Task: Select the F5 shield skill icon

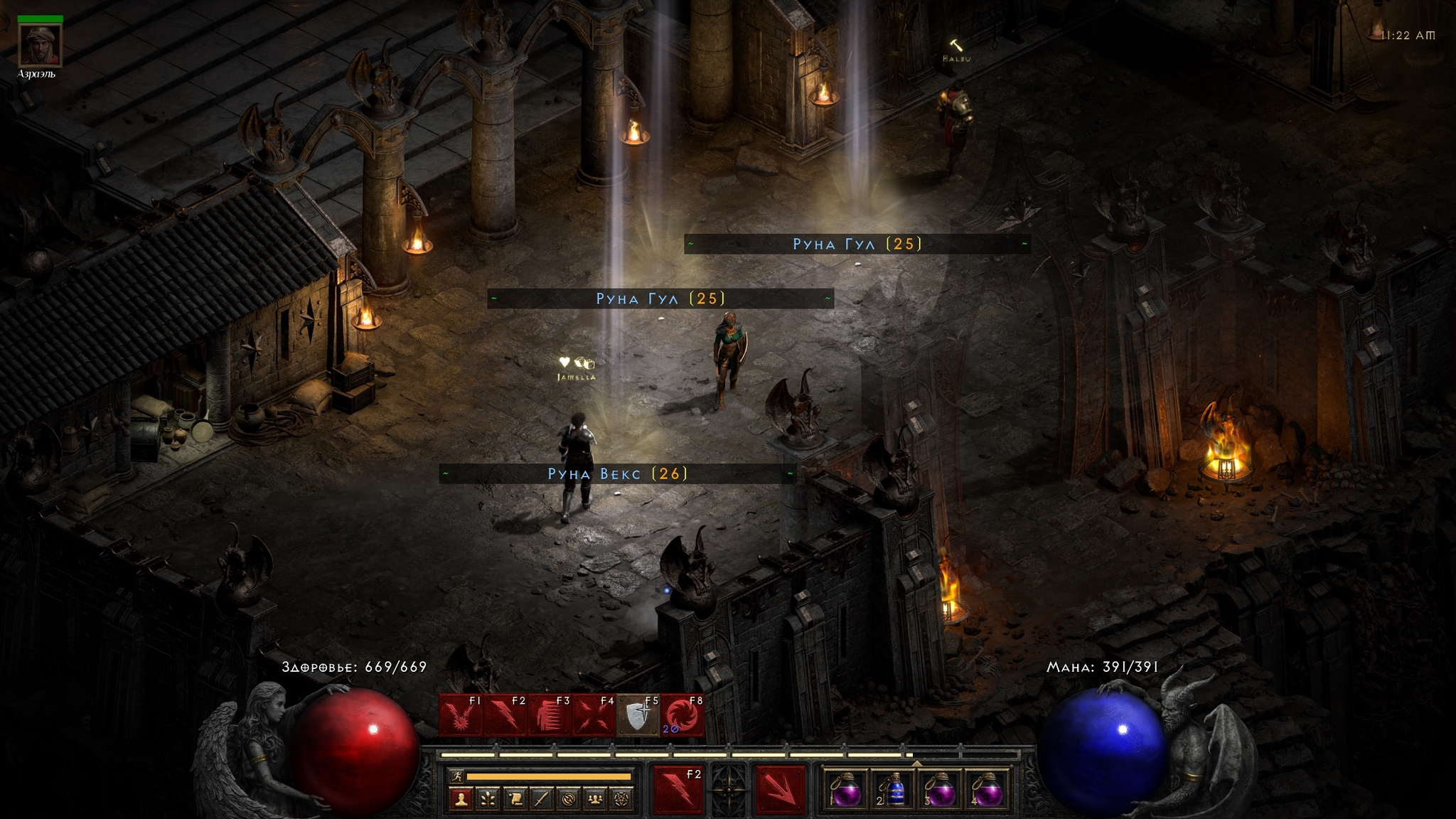Action: (638, 714)
